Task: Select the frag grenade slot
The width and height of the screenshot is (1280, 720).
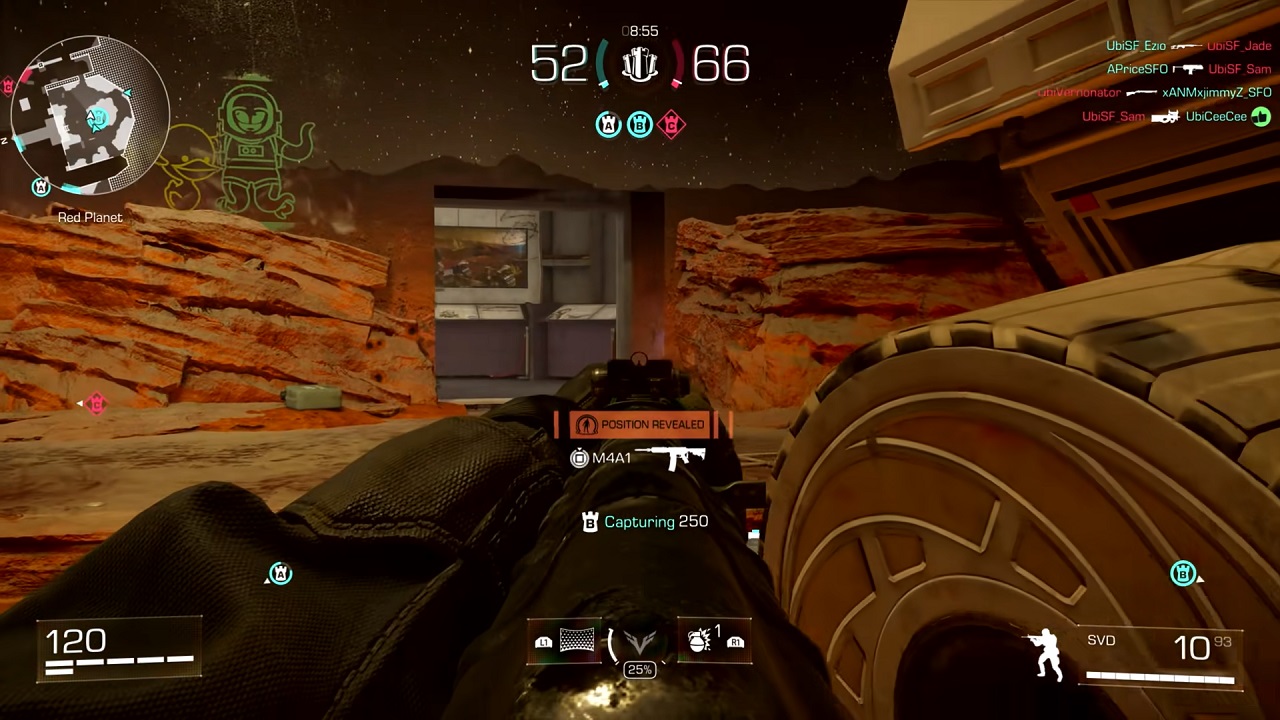Action: click(x=702, y=642)
